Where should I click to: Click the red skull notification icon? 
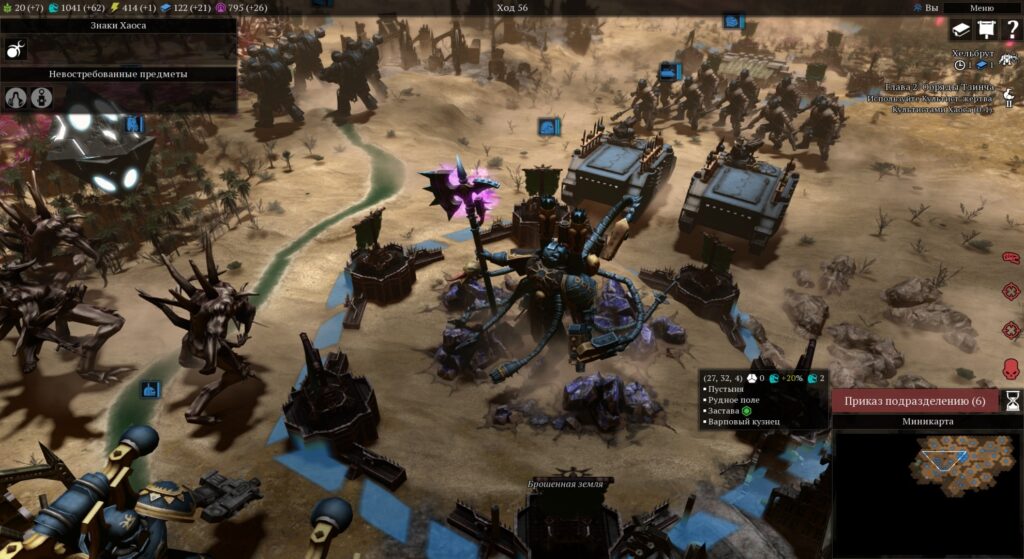point(1010,366)
